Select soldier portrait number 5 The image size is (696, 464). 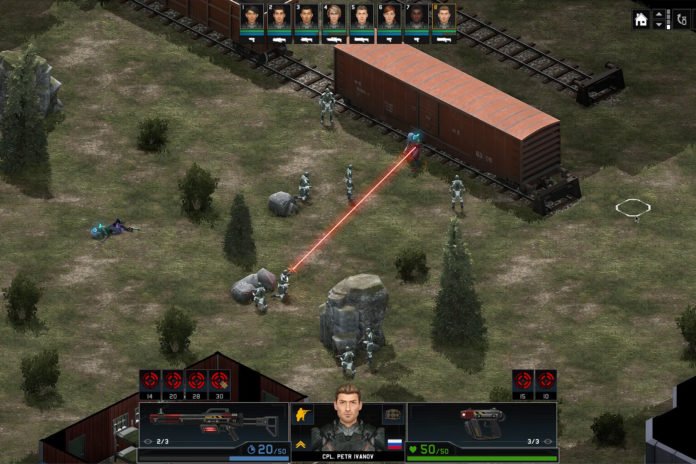coord(361,18)
